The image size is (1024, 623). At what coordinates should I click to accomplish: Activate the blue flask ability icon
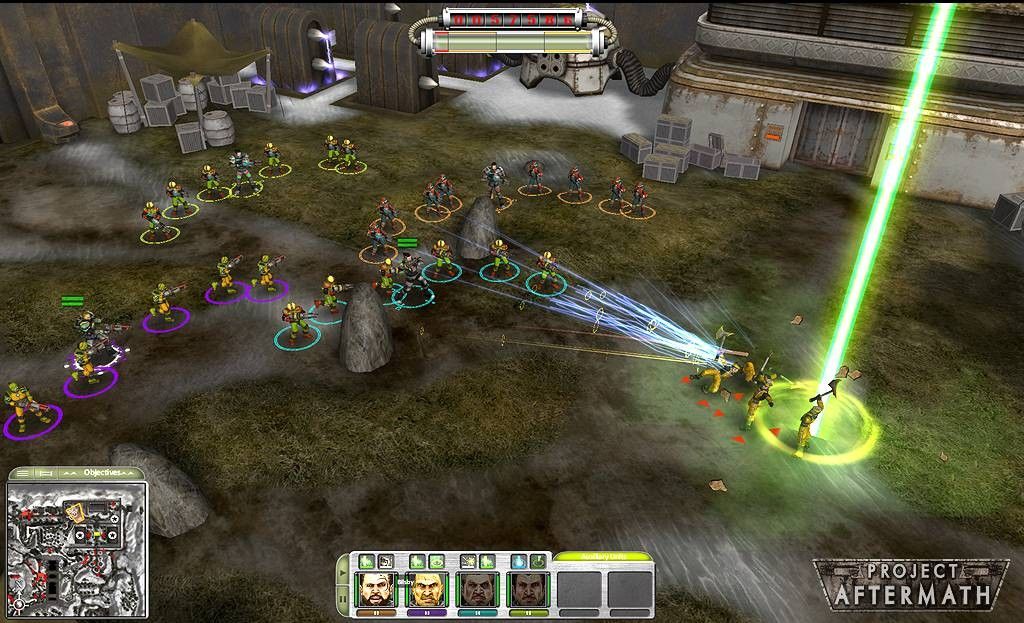[518, 562]
